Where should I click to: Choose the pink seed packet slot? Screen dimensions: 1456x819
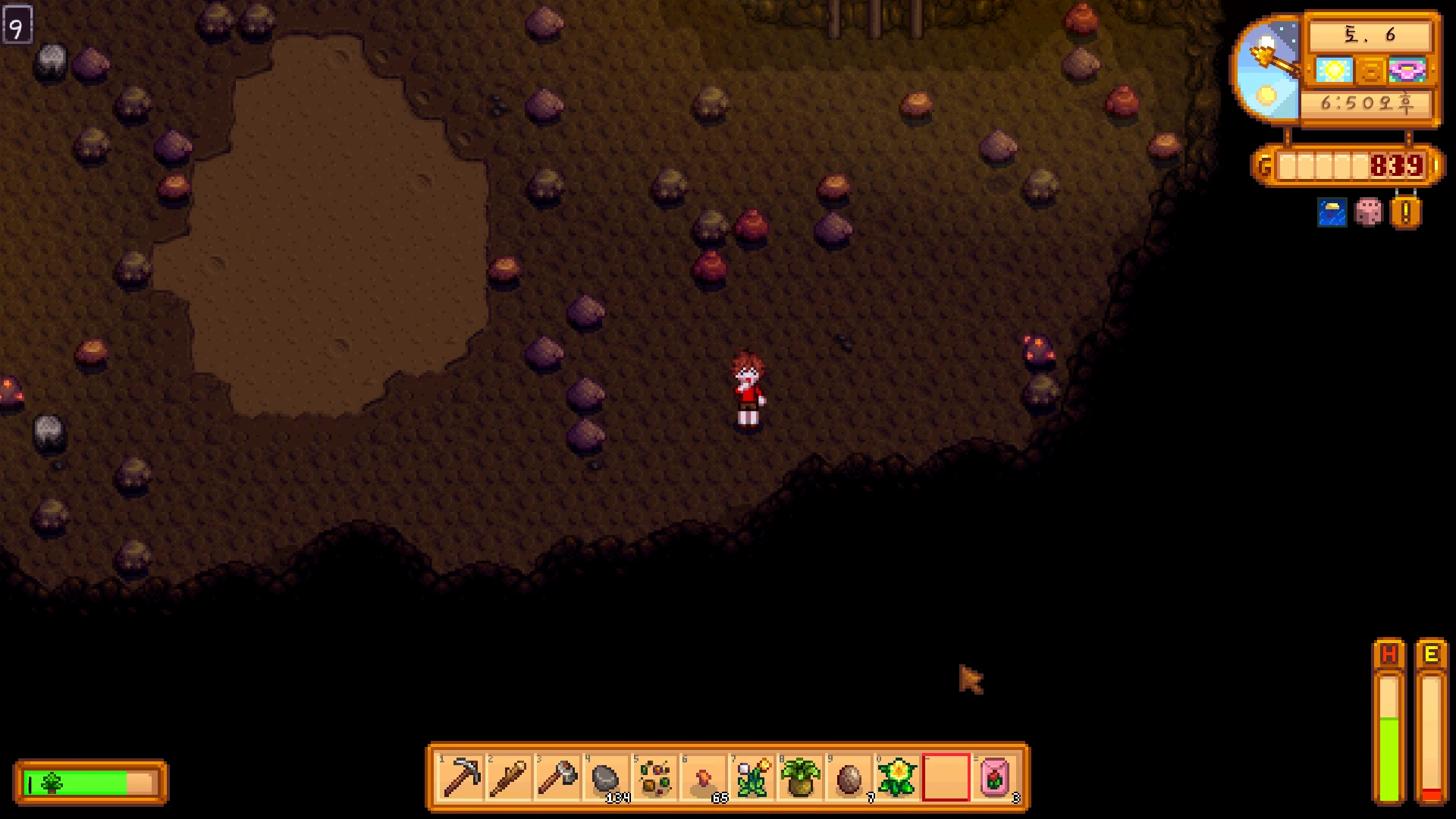[x=994, y=777]
